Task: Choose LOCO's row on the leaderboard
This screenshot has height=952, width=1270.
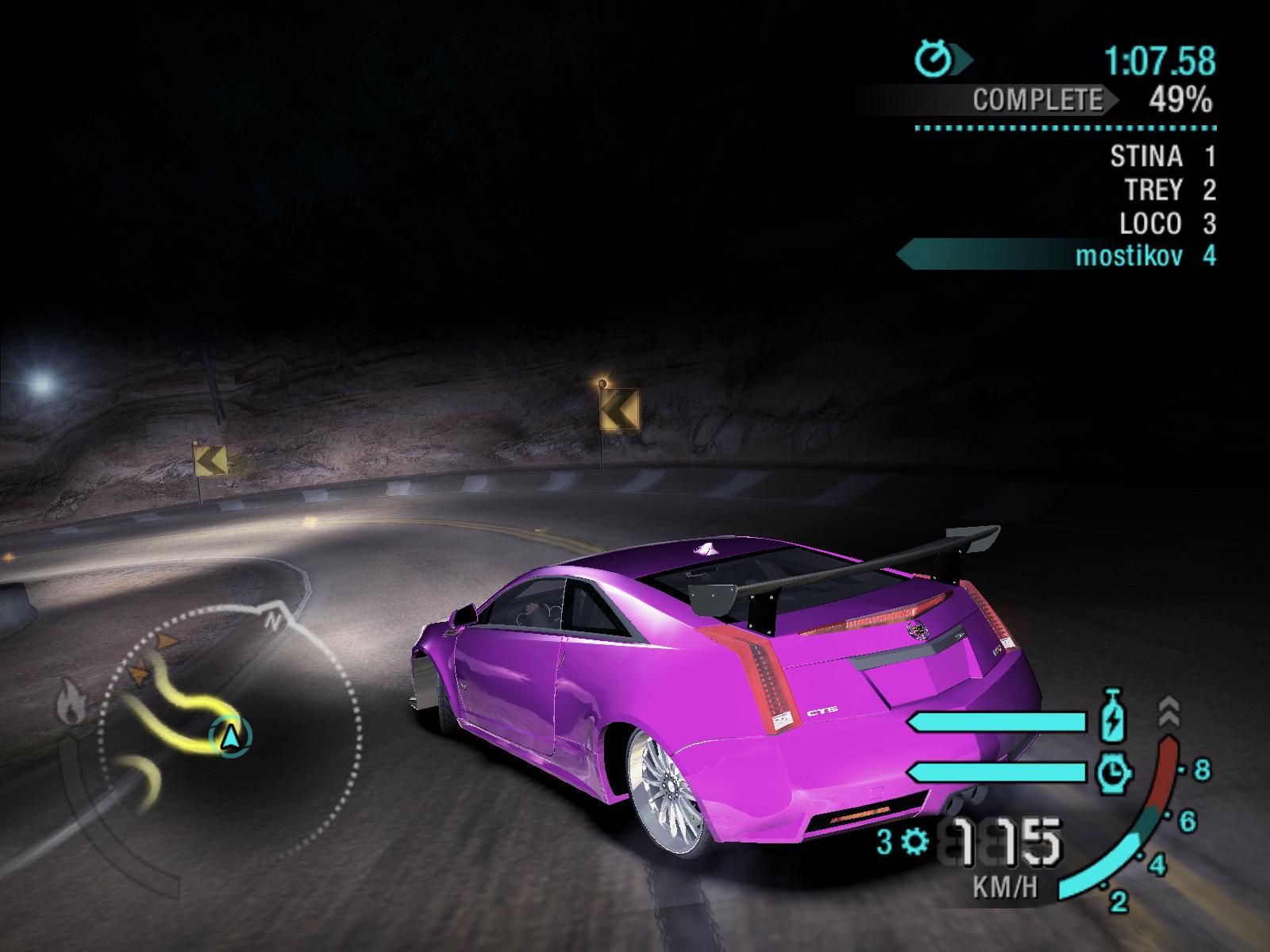Action: (1167, 224)
